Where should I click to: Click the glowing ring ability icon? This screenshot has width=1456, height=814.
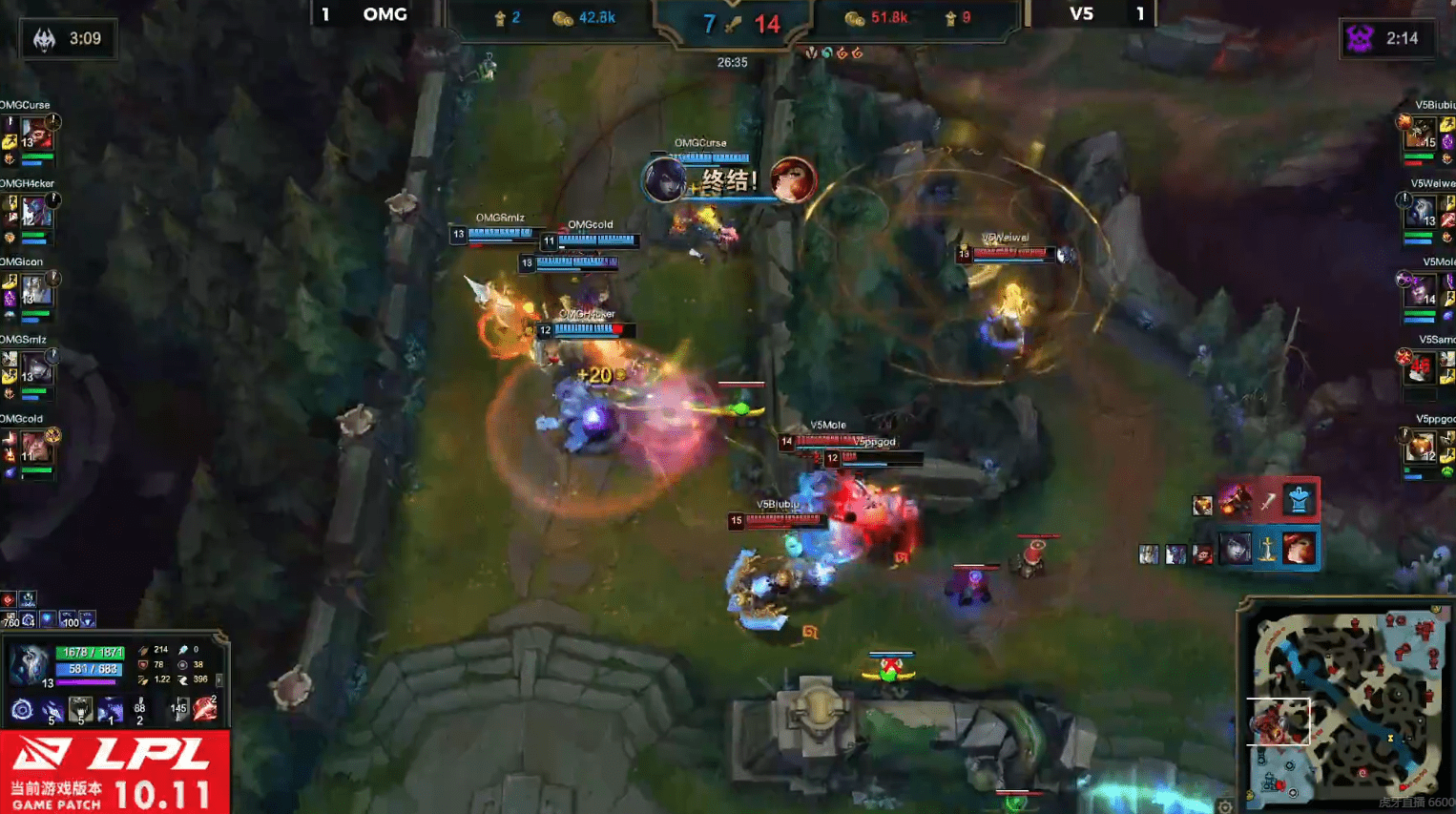[22, 709]
